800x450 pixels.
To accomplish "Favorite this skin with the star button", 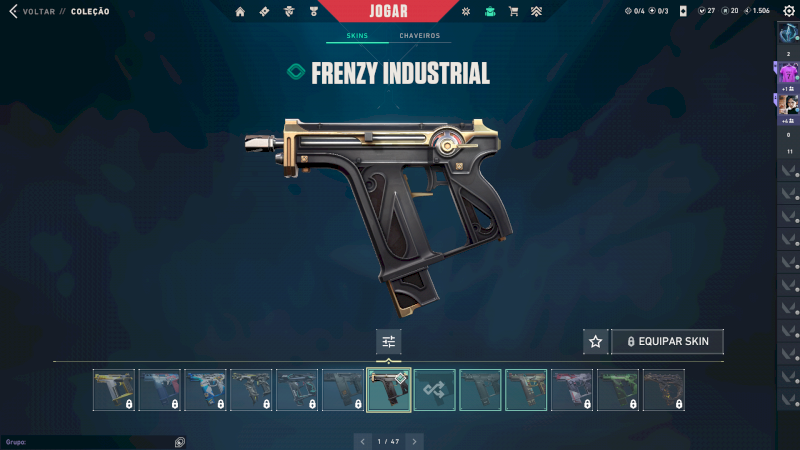I will coord(595,341).
